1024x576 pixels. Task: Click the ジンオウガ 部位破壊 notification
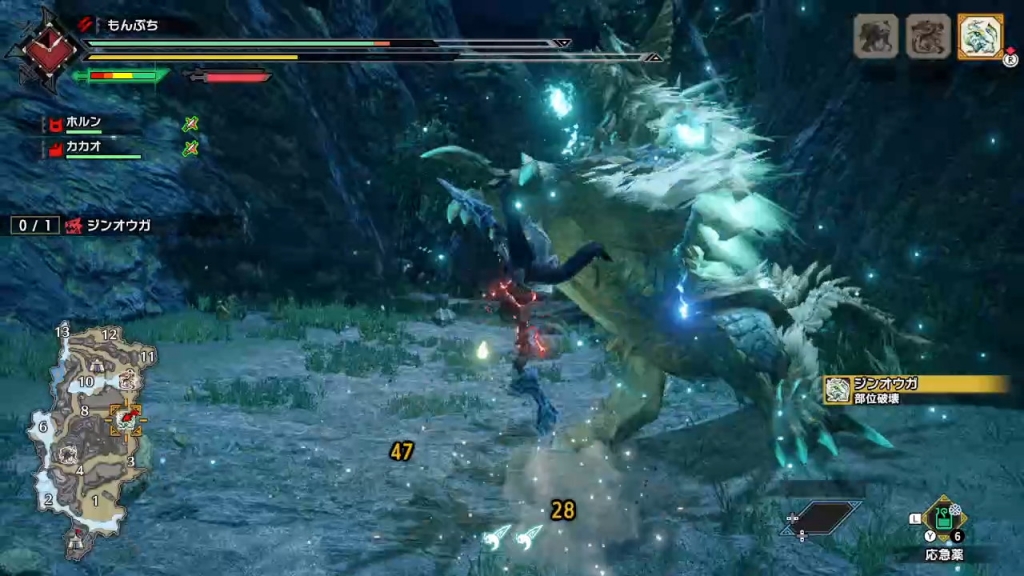(915, 390)
